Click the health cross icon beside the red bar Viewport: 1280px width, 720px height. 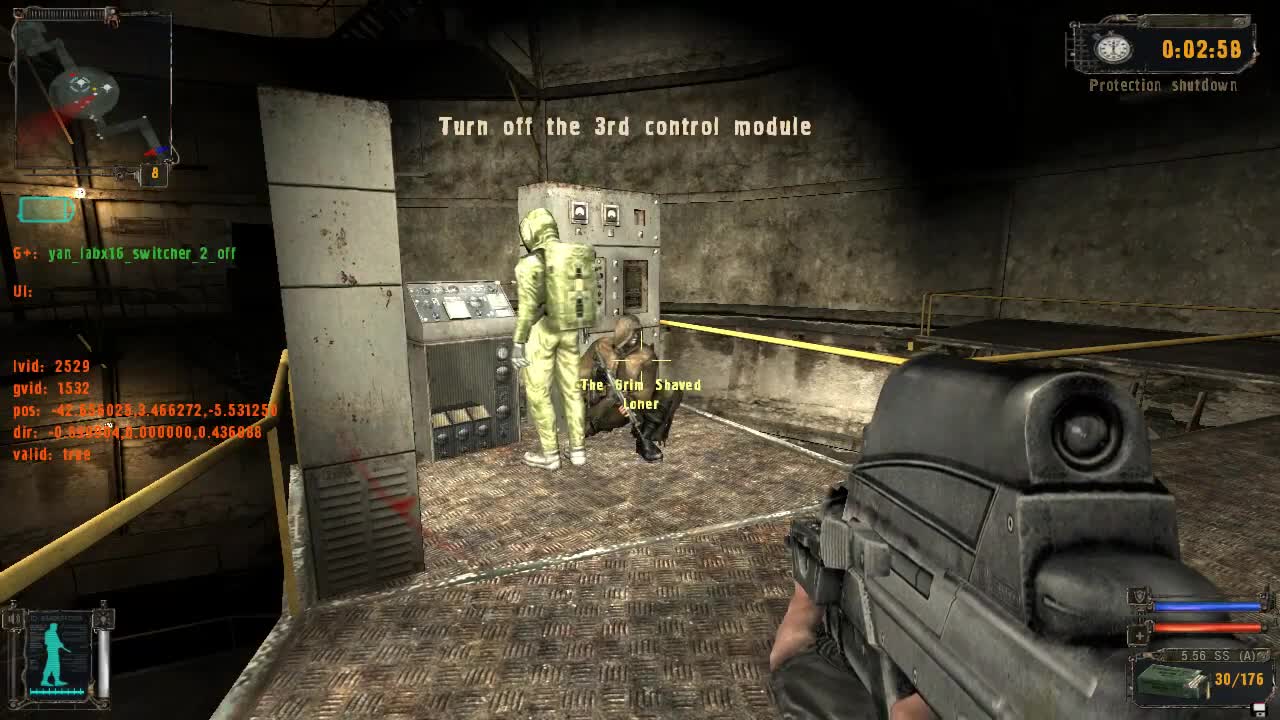tap(1139, 634)
